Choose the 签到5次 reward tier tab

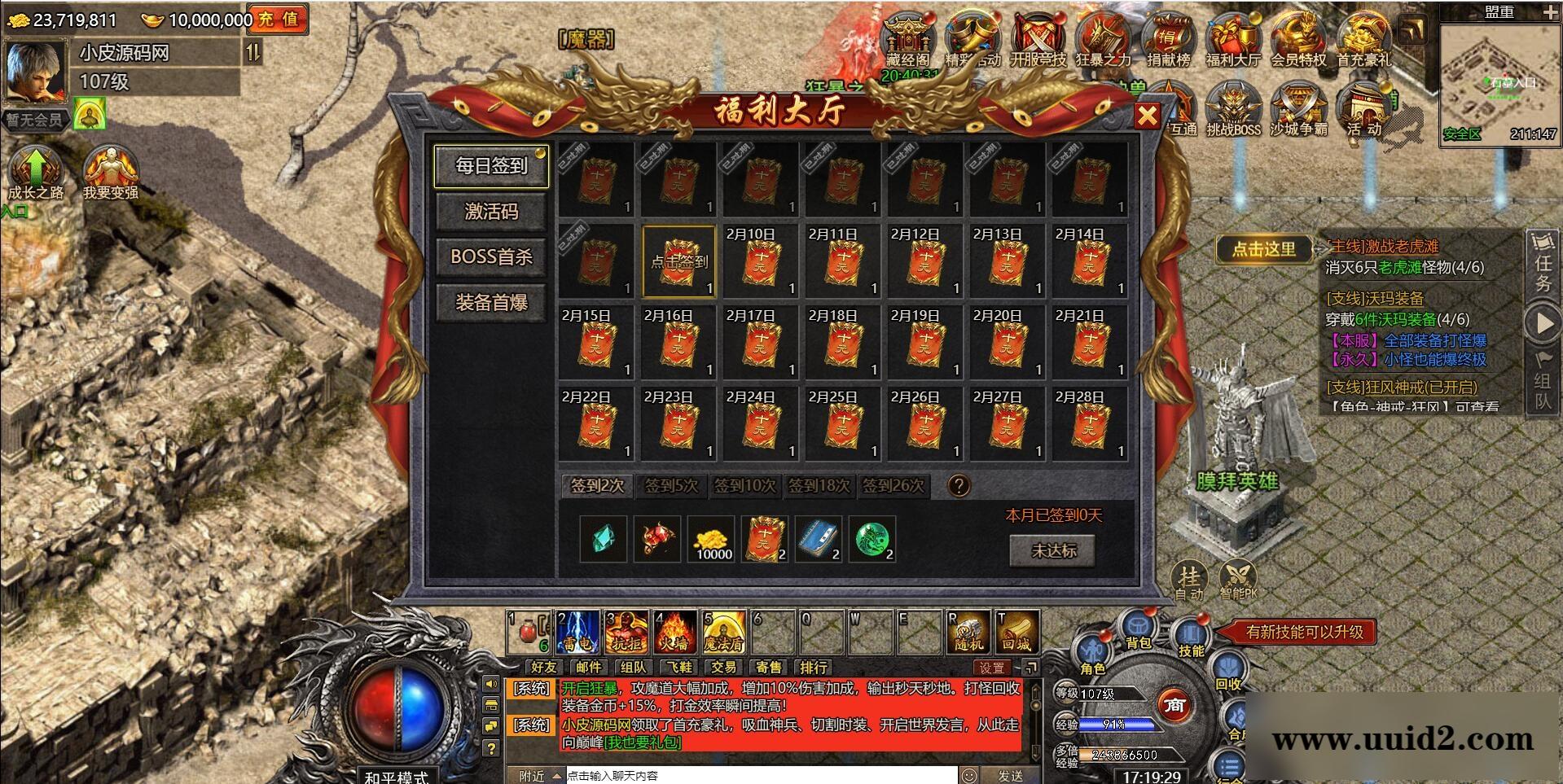tap(671, 486)
